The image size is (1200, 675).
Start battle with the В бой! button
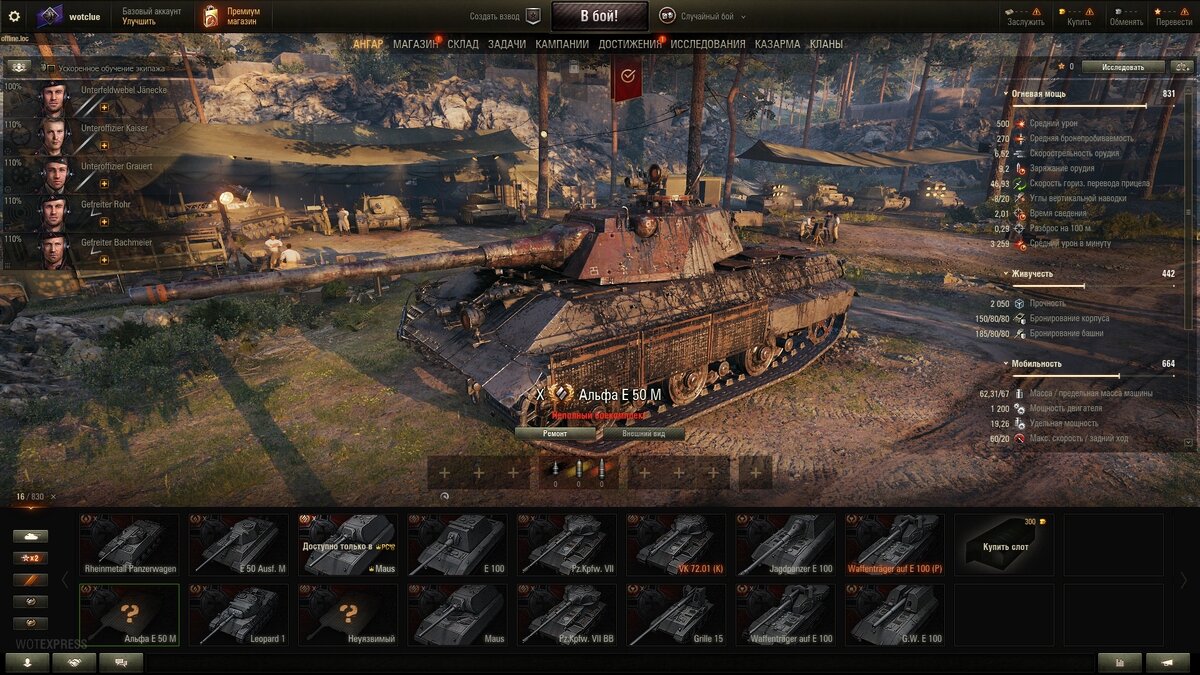(x=598, y=16)
